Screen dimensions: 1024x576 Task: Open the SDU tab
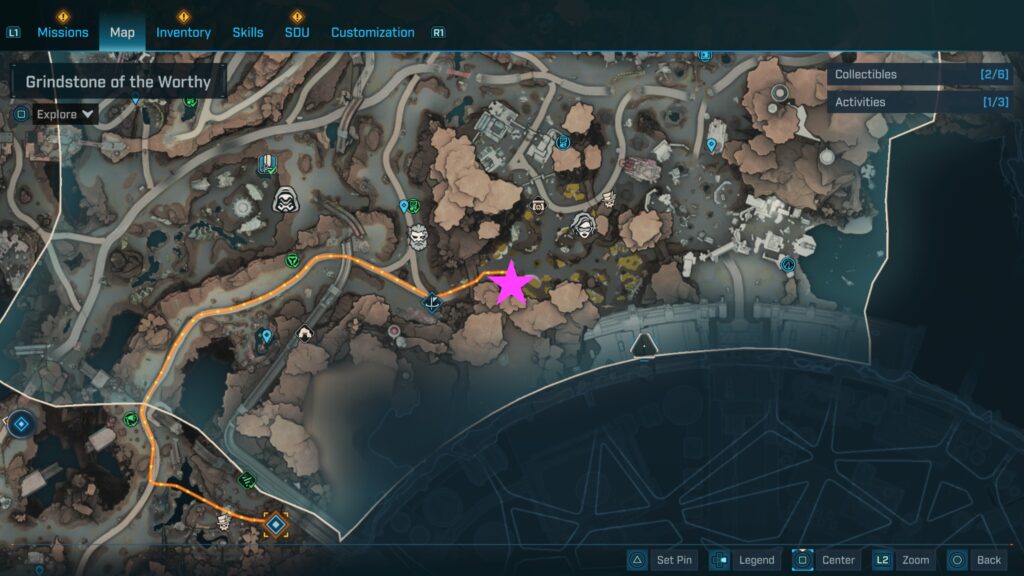(297, 32)
